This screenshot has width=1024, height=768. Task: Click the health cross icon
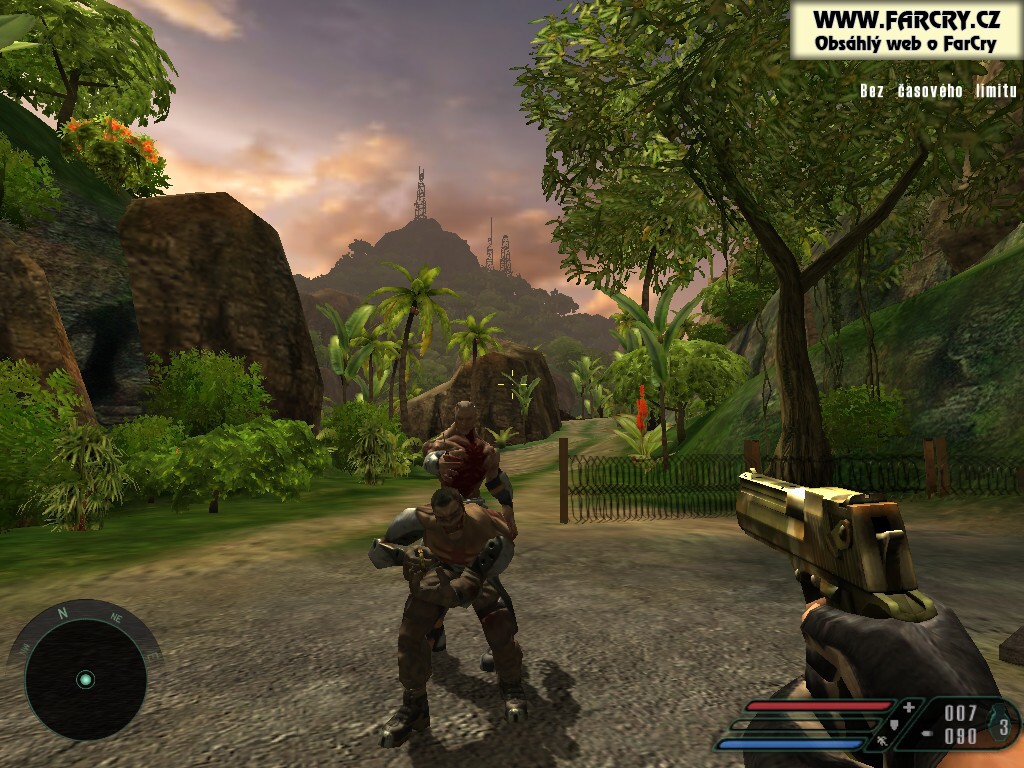click(x=908, y=708)
